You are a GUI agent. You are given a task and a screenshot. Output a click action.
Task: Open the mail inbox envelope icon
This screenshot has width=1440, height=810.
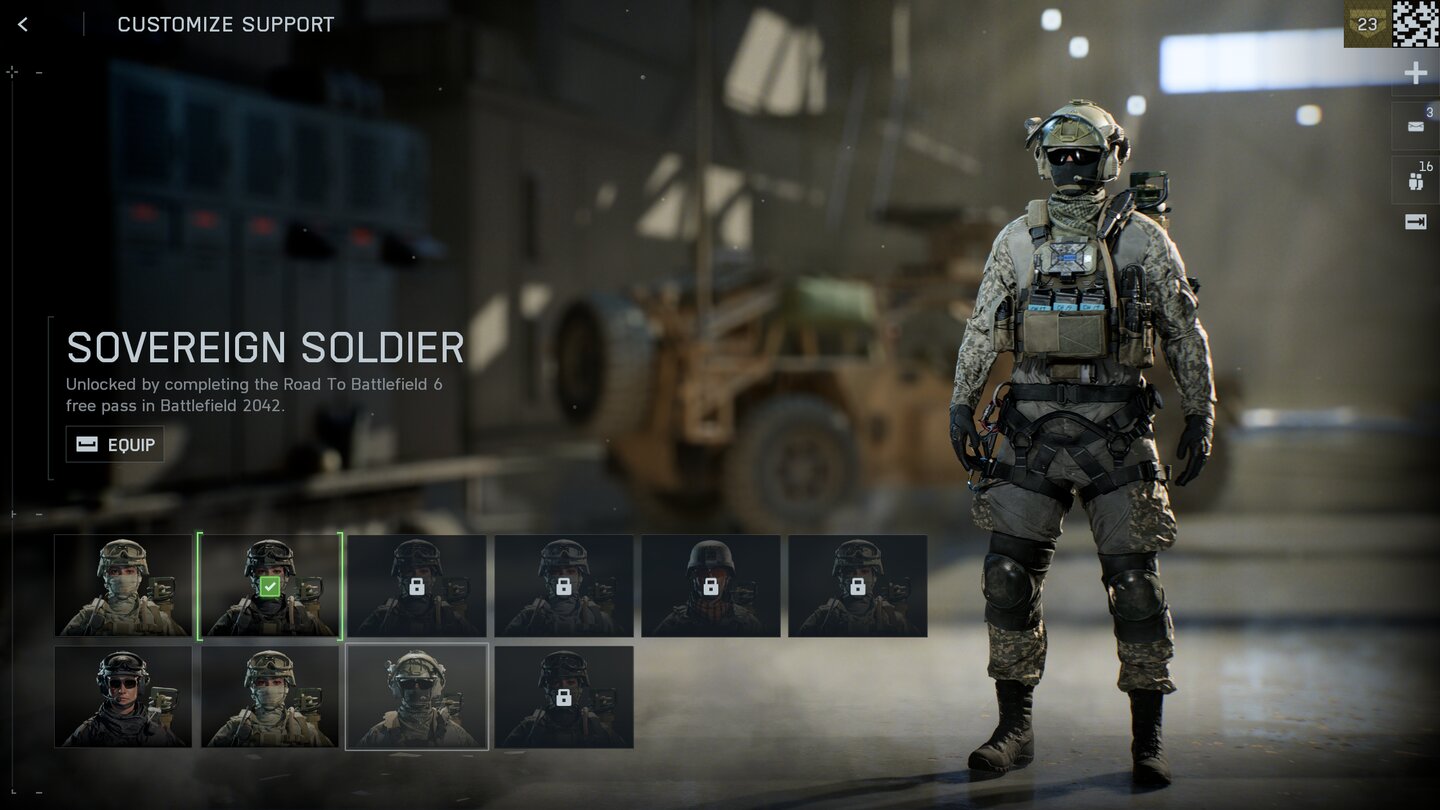1416,126
